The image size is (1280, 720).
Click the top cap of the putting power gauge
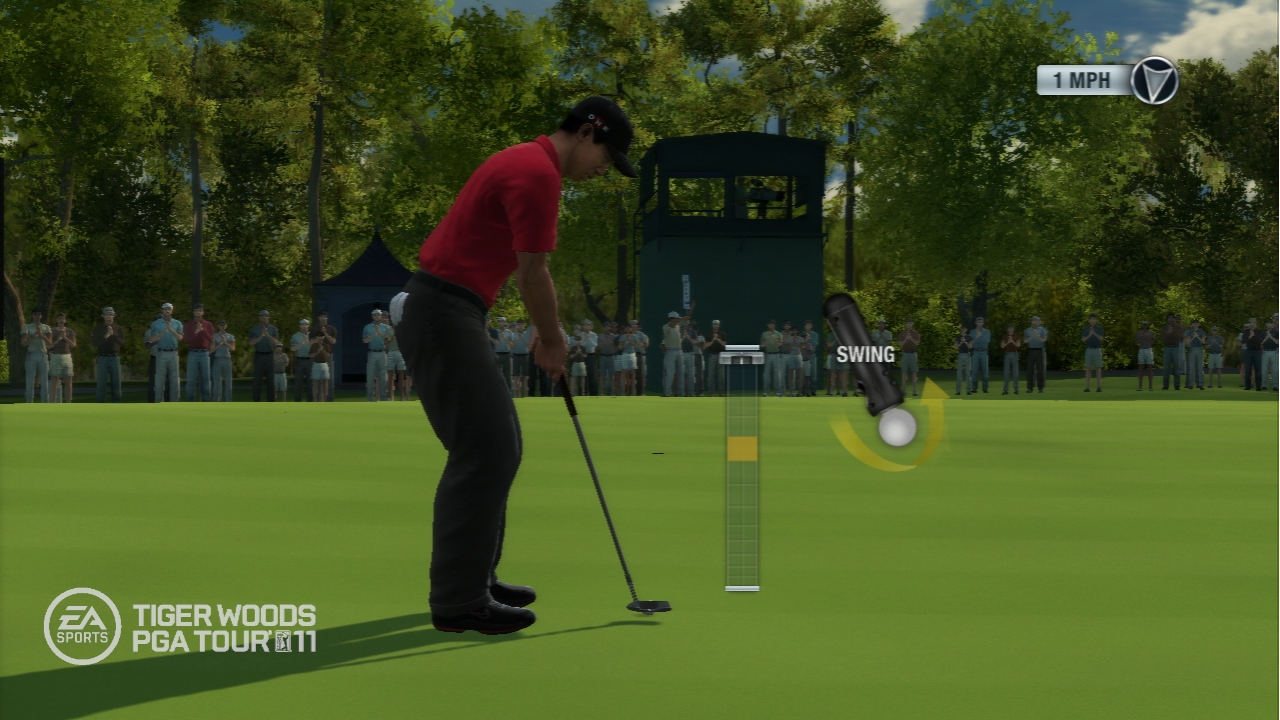click(741, 354)
